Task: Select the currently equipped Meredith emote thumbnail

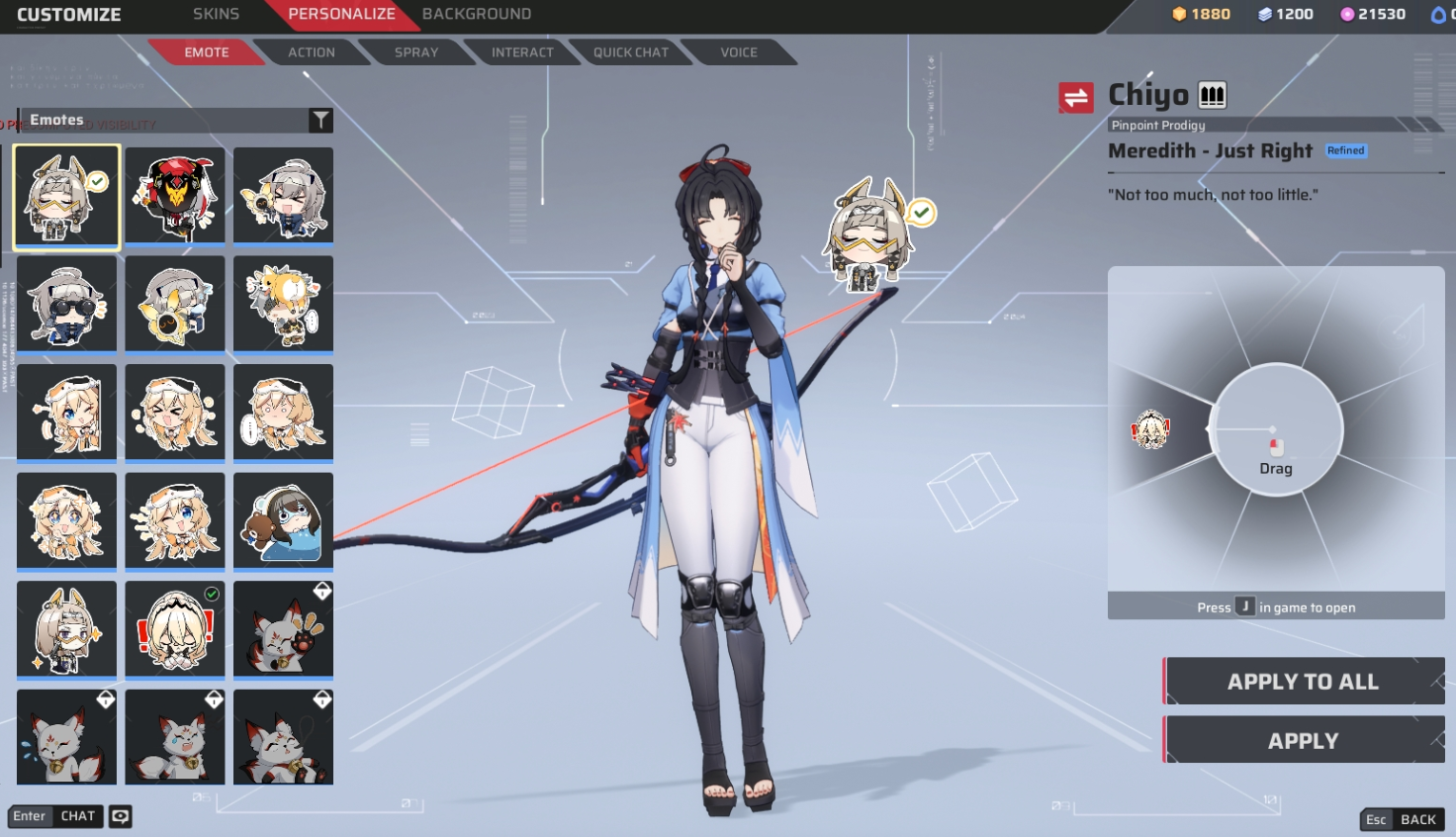Action: click(66, 196)
